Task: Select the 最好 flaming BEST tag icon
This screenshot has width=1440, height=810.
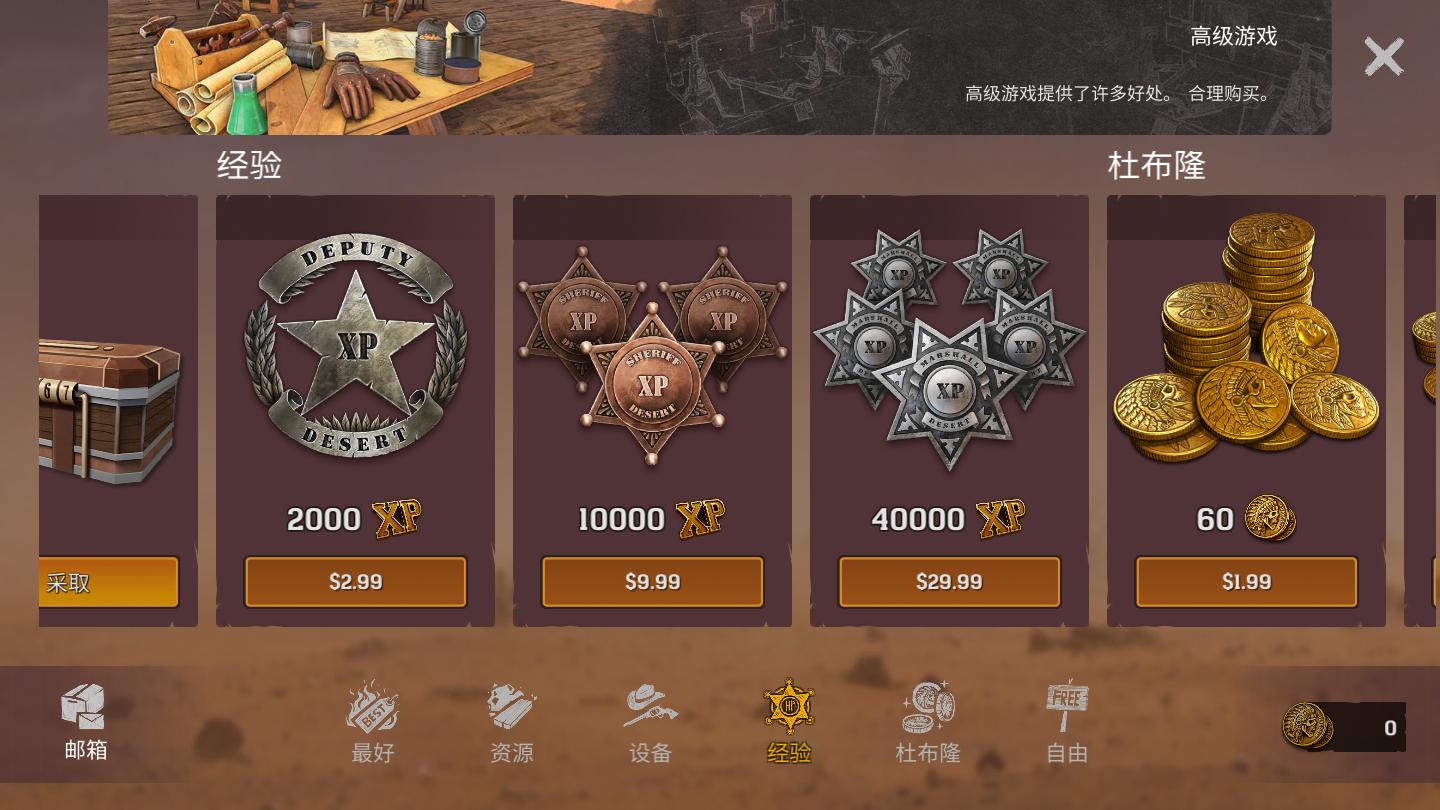Action: pyautogui.click(x=372, y=707)
